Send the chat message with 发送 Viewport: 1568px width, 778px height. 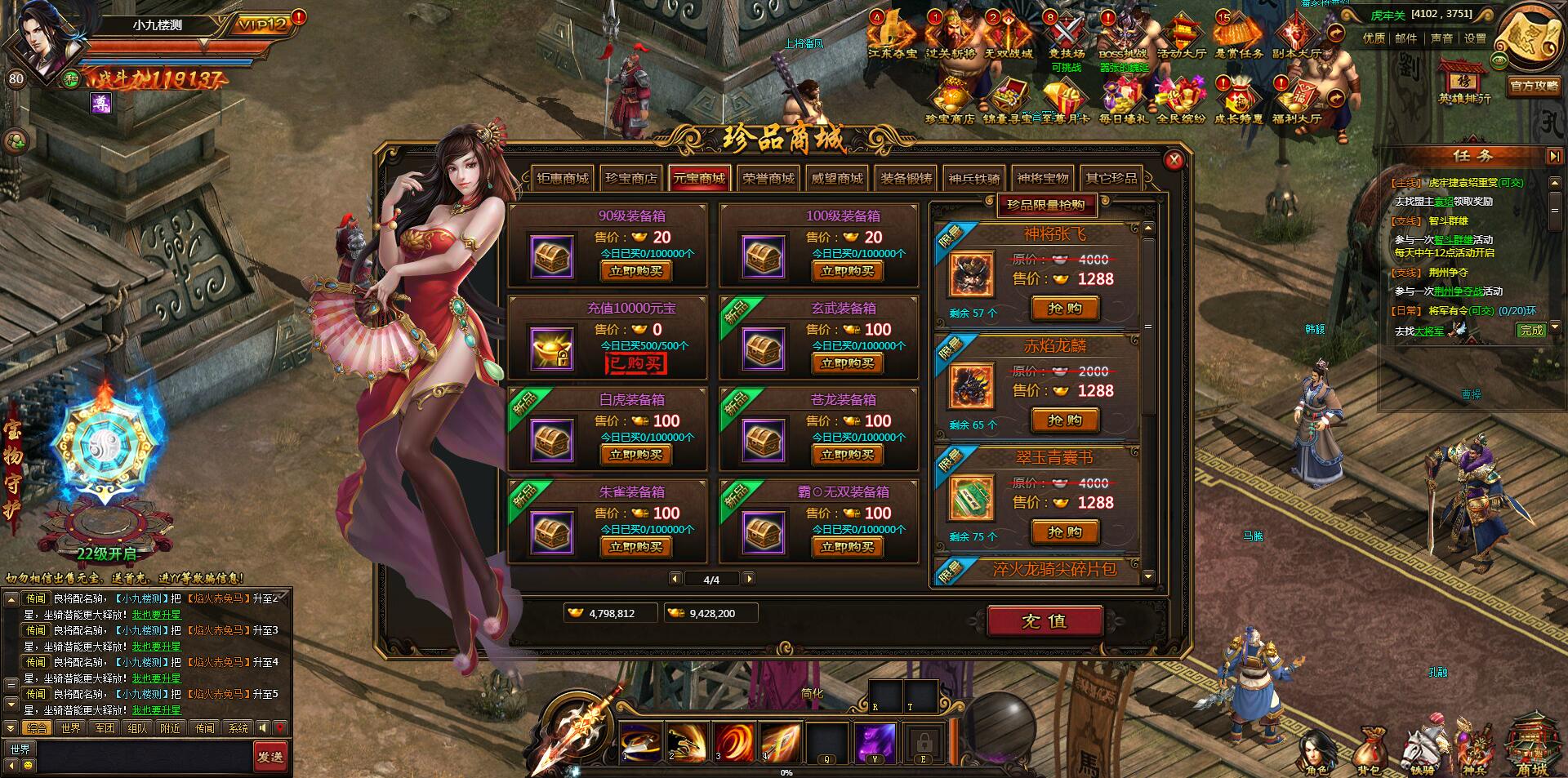tap(269, 757)
